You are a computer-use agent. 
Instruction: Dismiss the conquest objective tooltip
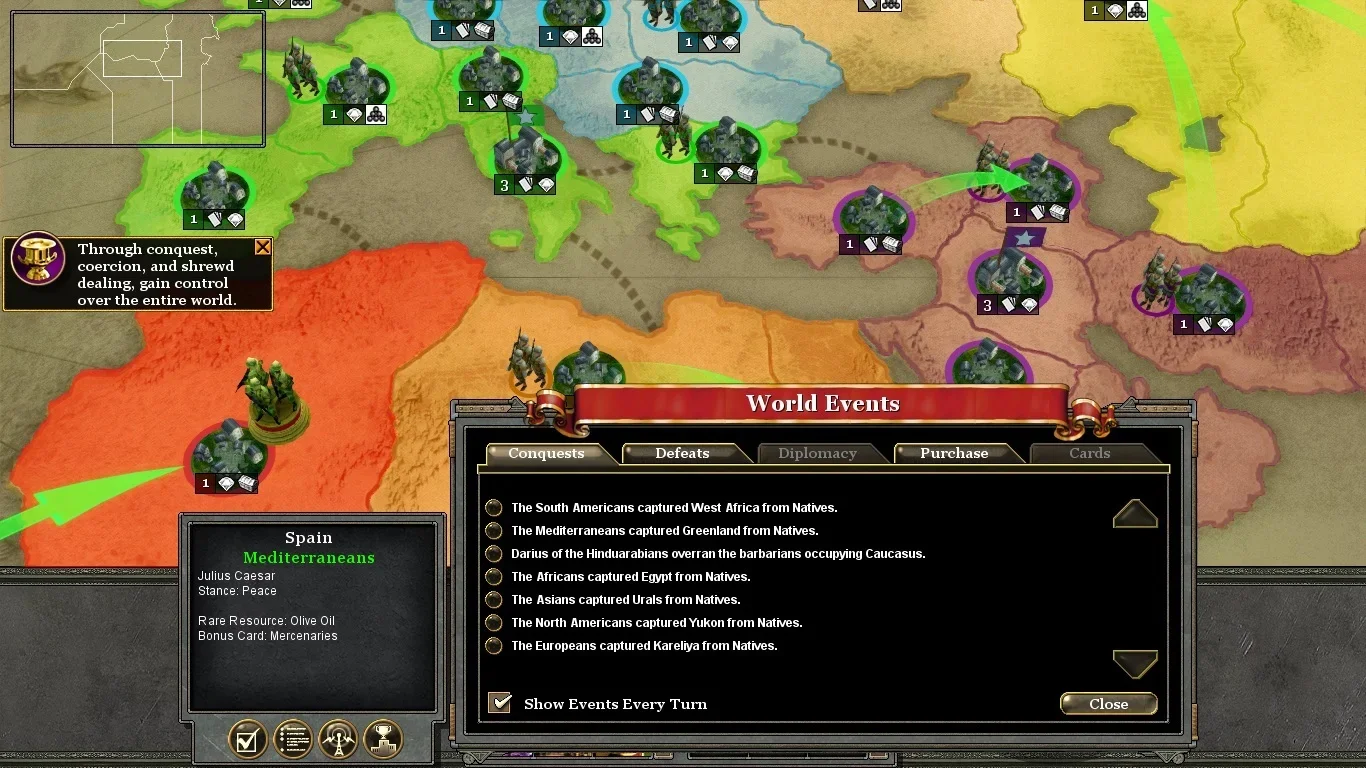(x=263, y=247)
